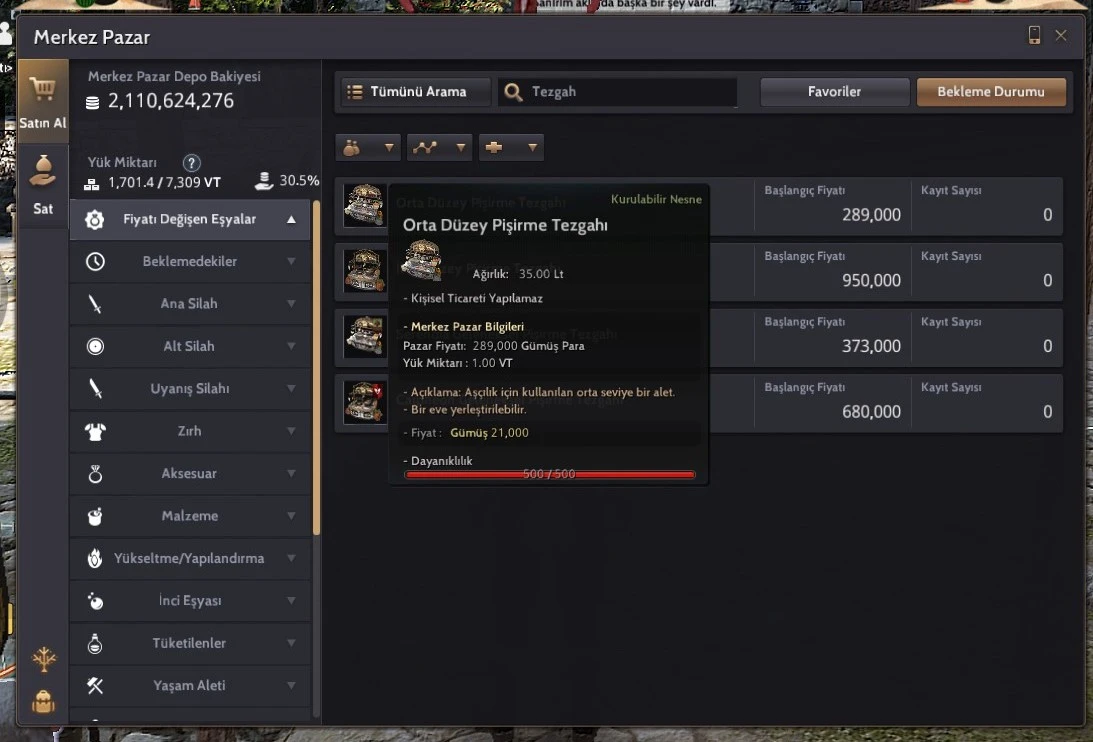Open the Favoriler list
Viewport: 1093px width, 742px height.
click(x=834, y=92)
